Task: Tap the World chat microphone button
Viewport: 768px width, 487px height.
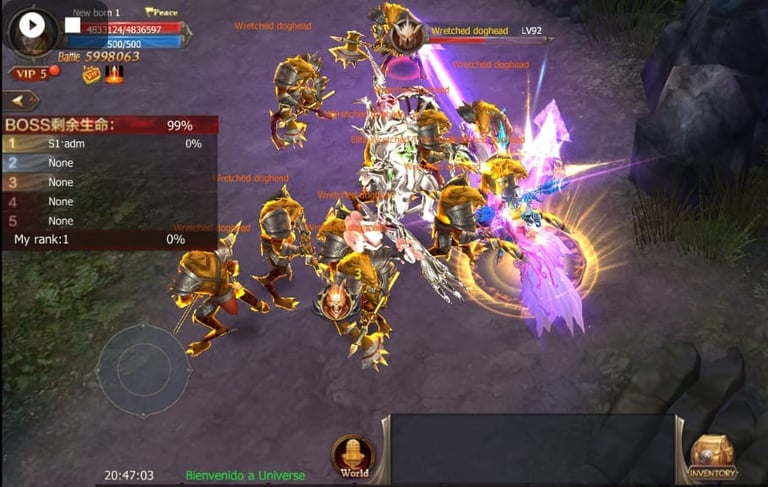Action: (x=353, y=454)
